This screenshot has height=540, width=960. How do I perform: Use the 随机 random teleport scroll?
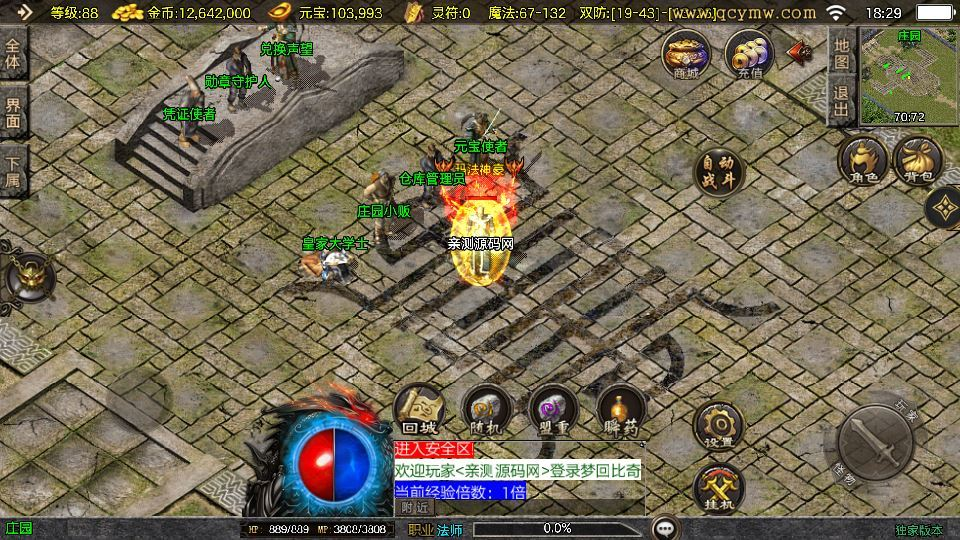coord(486,410)
